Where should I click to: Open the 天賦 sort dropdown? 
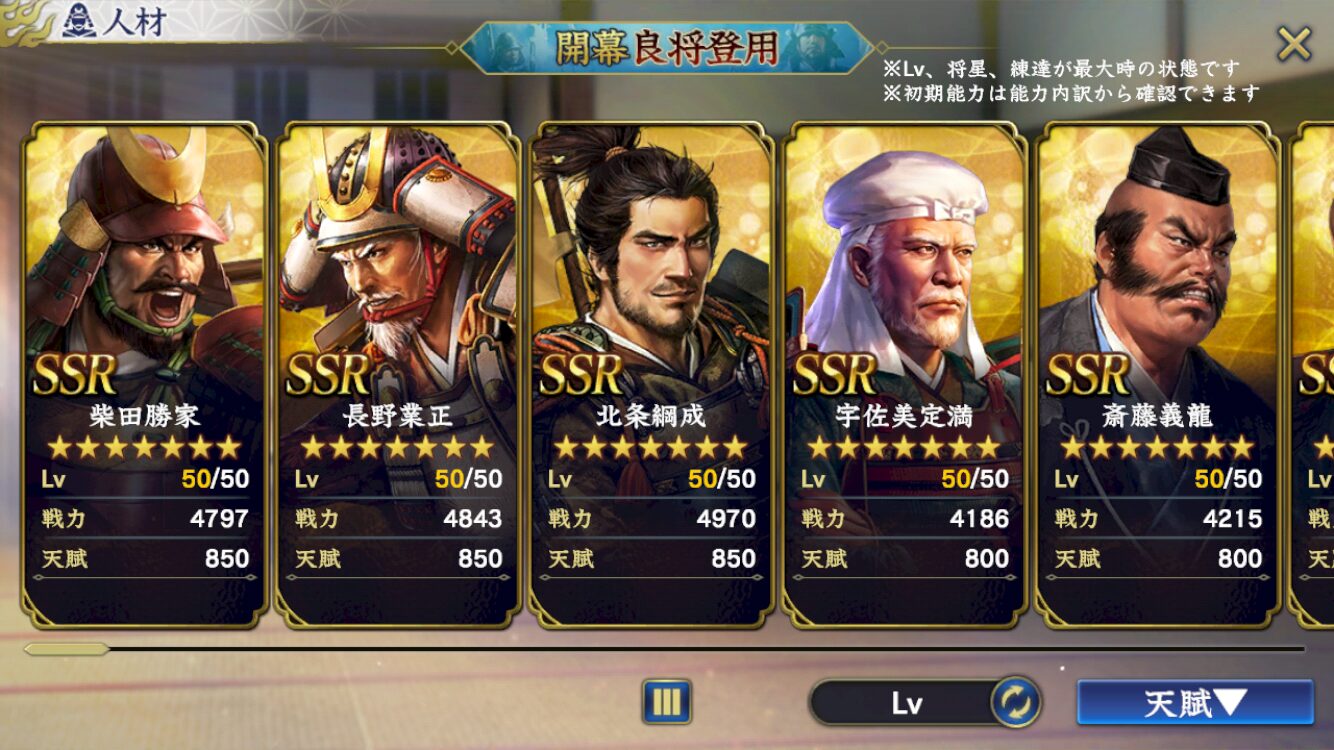(1194, 703)
